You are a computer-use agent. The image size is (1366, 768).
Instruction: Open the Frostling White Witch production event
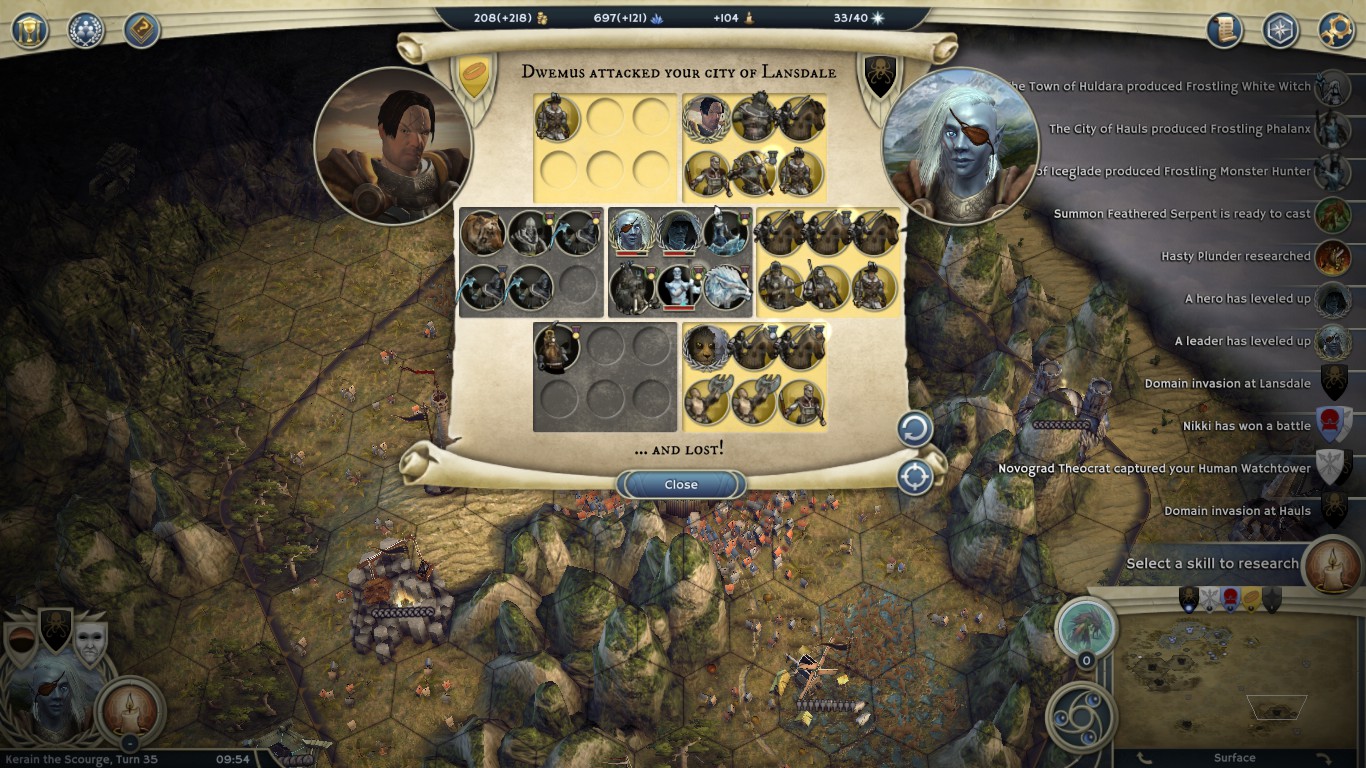[1332, 87]
